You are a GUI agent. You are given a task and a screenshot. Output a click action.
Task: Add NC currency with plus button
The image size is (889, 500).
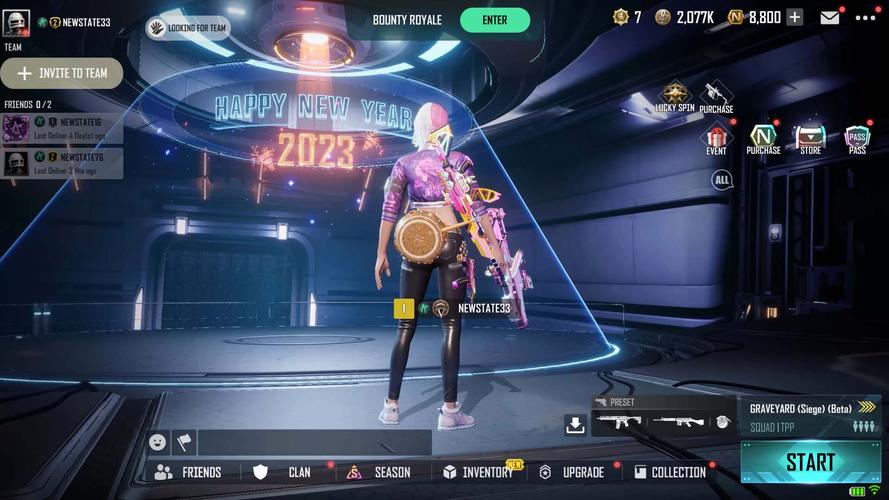click(795, 17)
